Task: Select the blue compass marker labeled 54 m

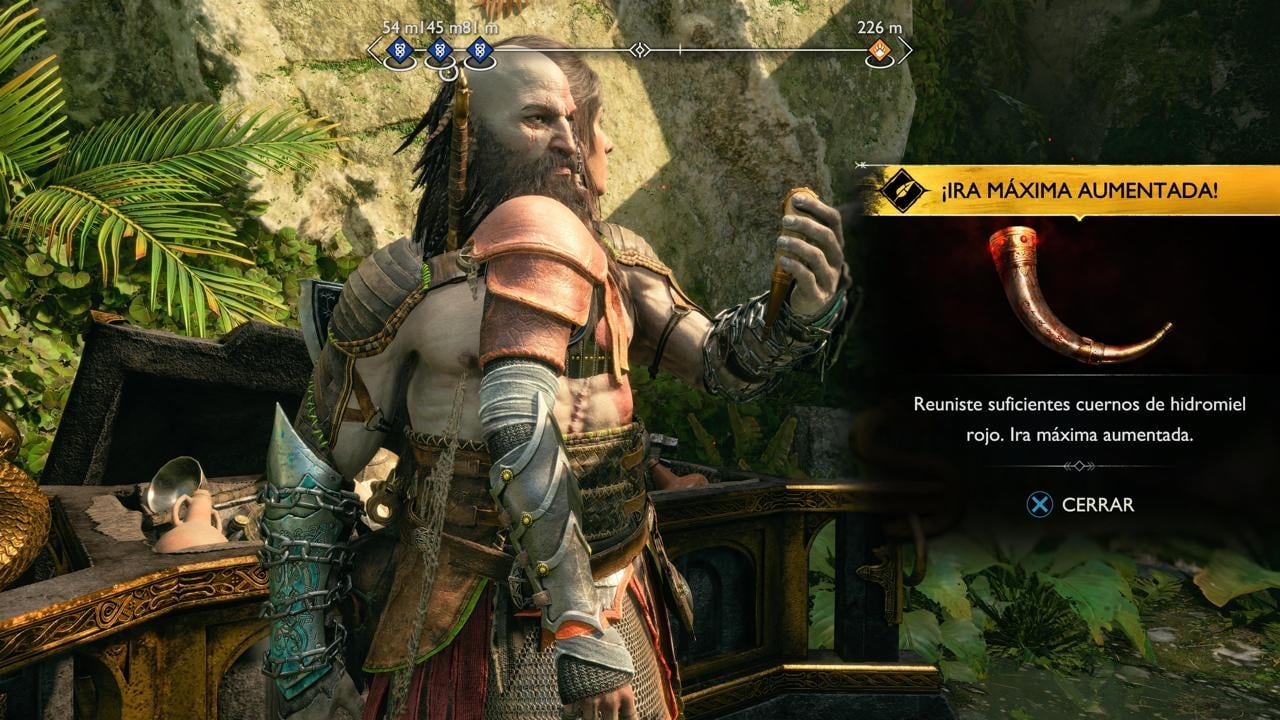Action: pyautogui.click(x=400, y=50)
